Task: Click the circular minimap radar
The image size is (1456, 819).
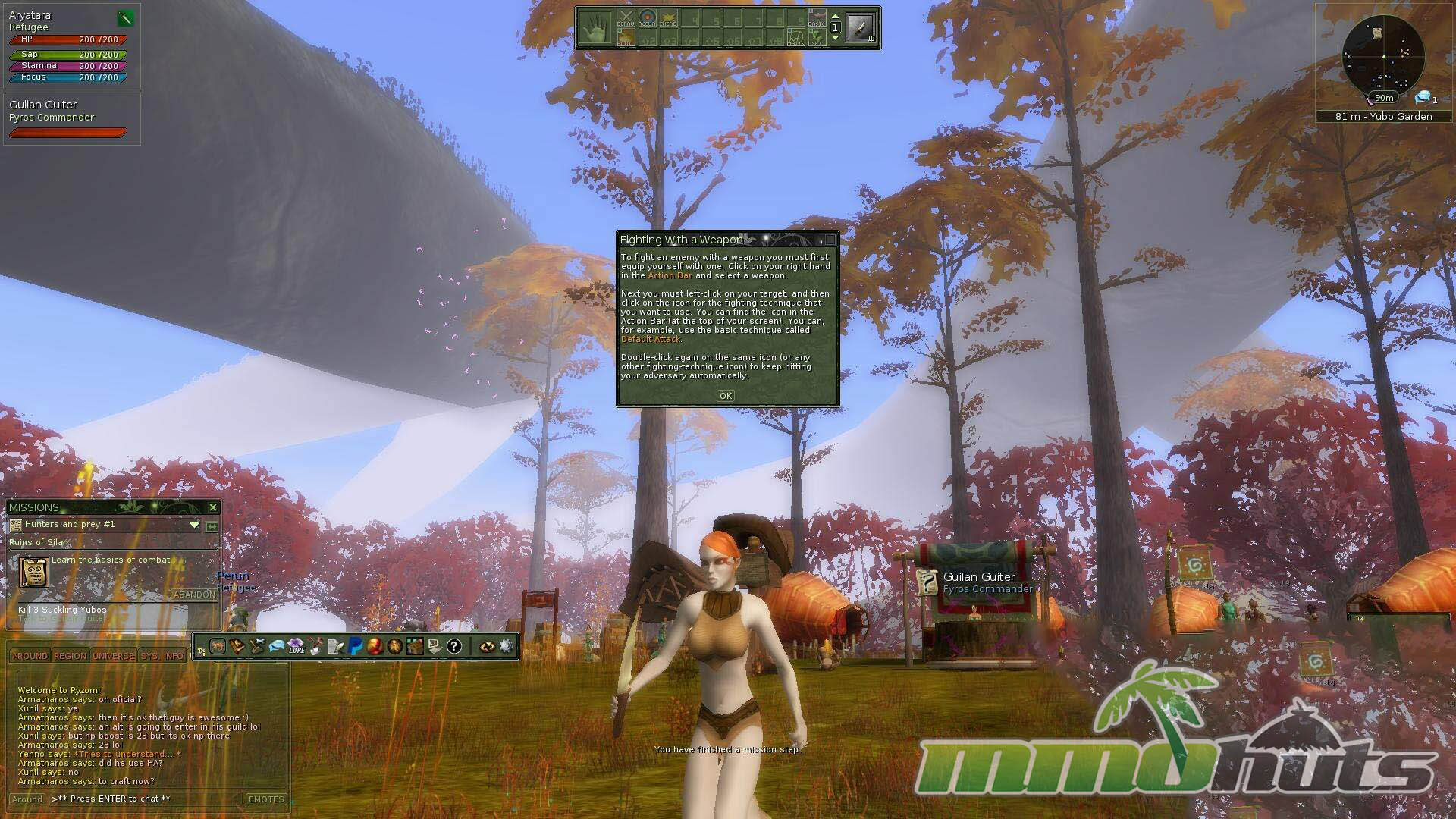Action: point(1383,55)
